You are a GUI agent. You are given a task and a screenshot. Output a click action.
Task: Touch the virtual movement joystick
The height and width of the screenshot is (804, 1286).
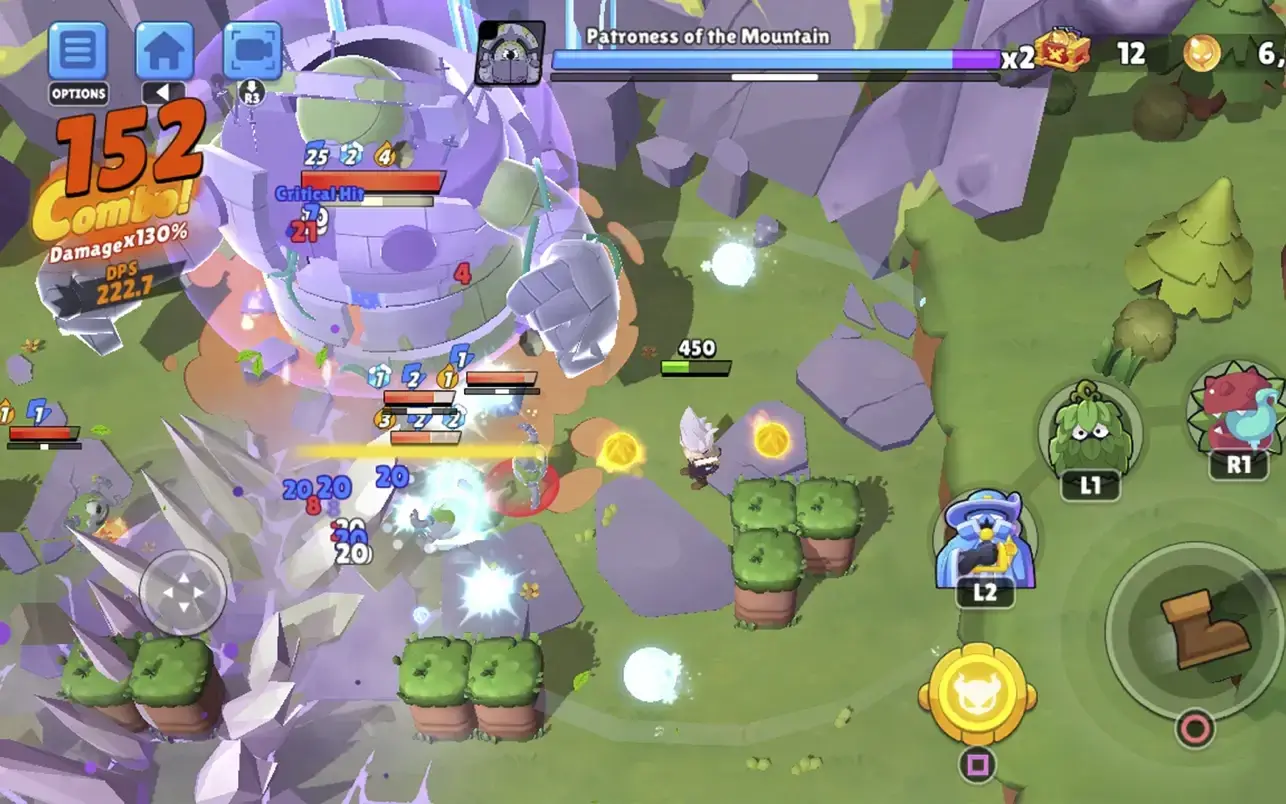[184, 592]
